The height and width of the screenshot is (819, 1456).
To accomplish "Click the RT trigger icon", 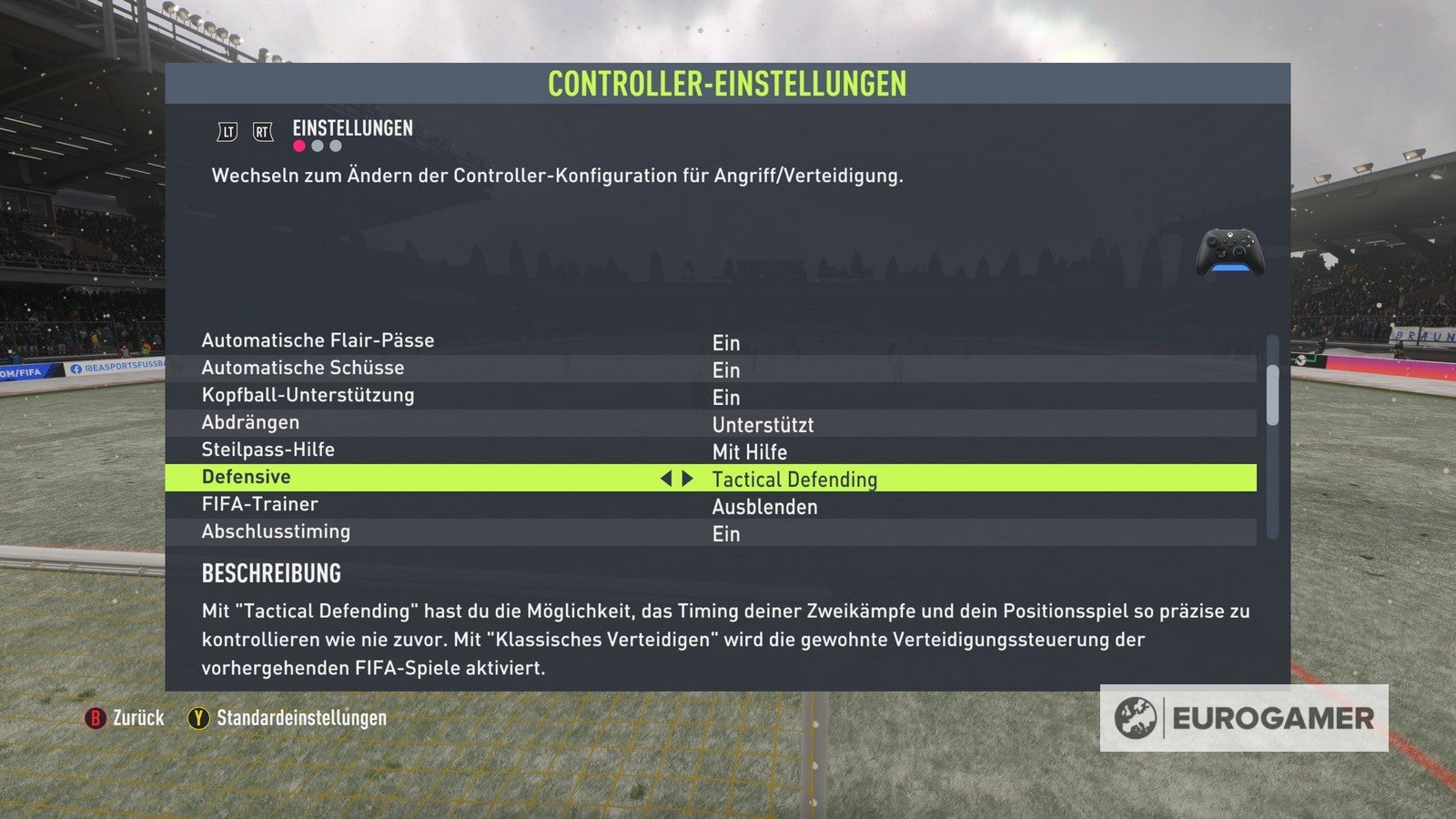I will (x=262, y=131).
